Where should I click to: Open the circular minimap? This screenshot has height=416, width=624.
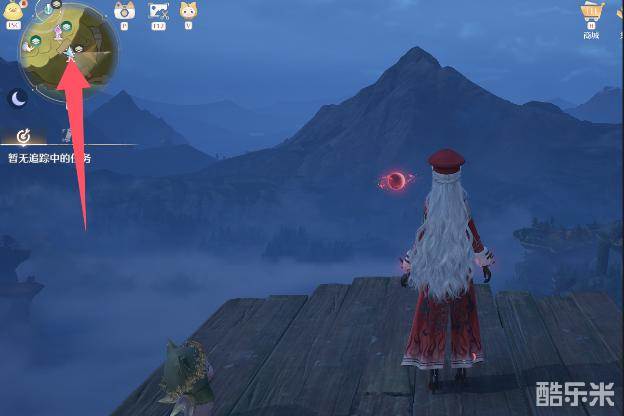click(x=67, y=52)
